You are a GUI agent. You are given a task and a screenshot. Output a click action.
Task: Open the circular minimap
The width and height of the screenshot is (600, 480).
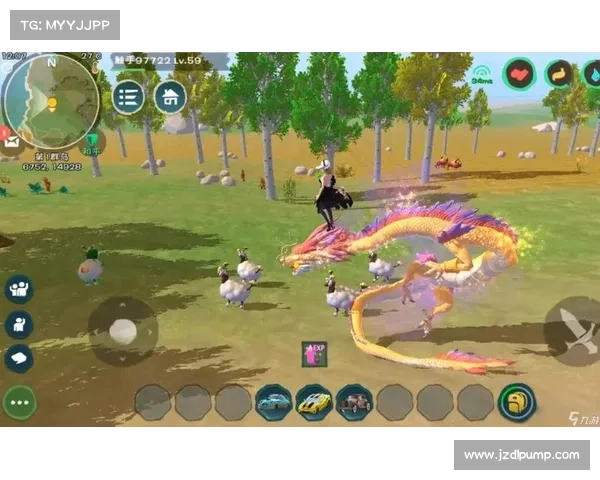50,100
